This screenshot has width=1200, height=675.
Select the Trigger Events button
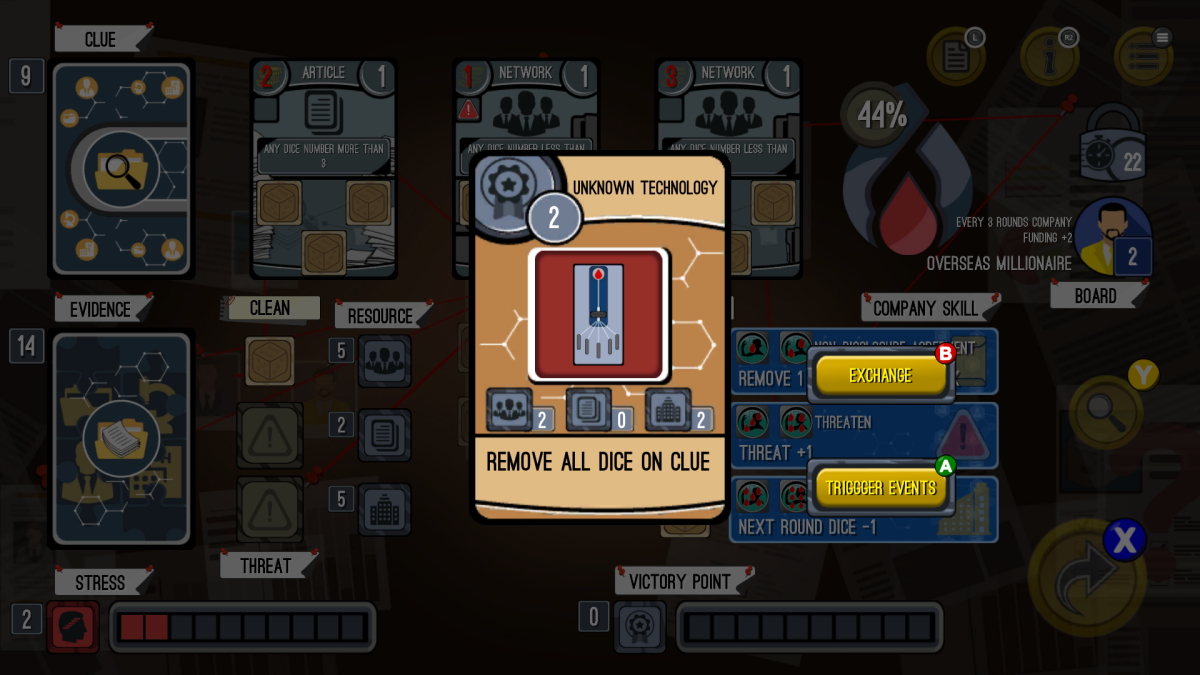click(x=880, y=488)
